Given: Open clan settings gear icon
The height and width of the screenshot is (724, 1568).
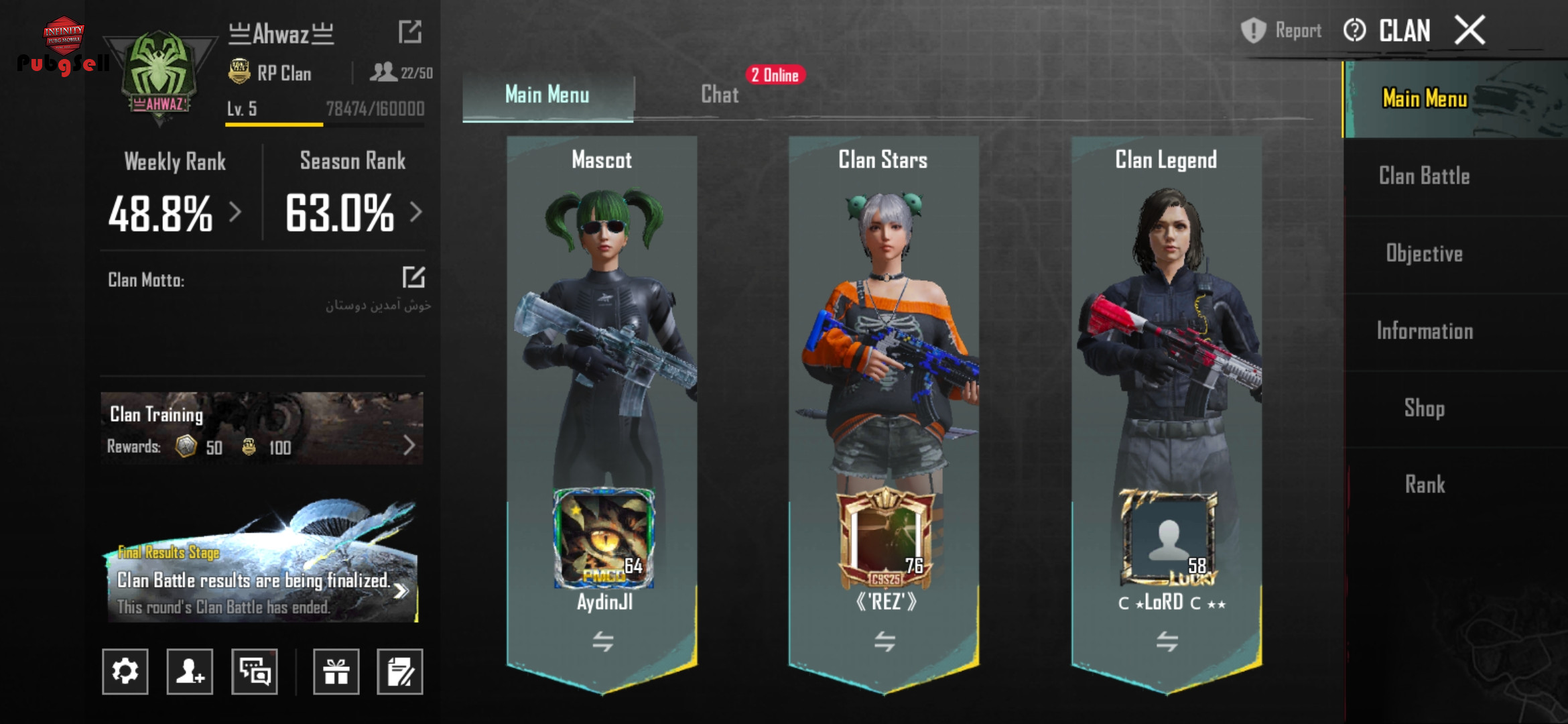Looking at the screenshot, I should 125,671.
